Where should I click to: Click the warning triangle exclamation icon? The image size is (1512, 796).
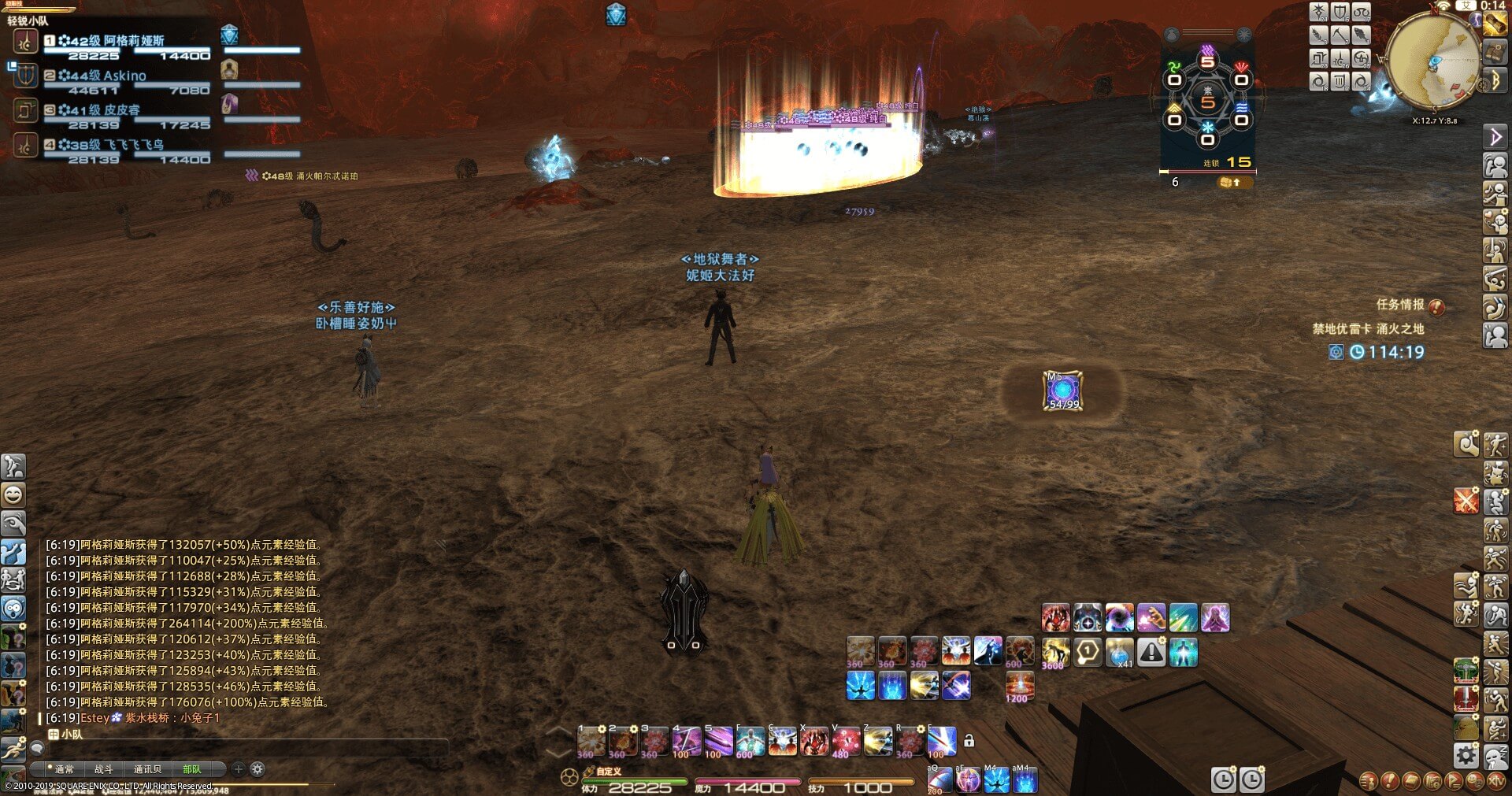(1151, 652)
